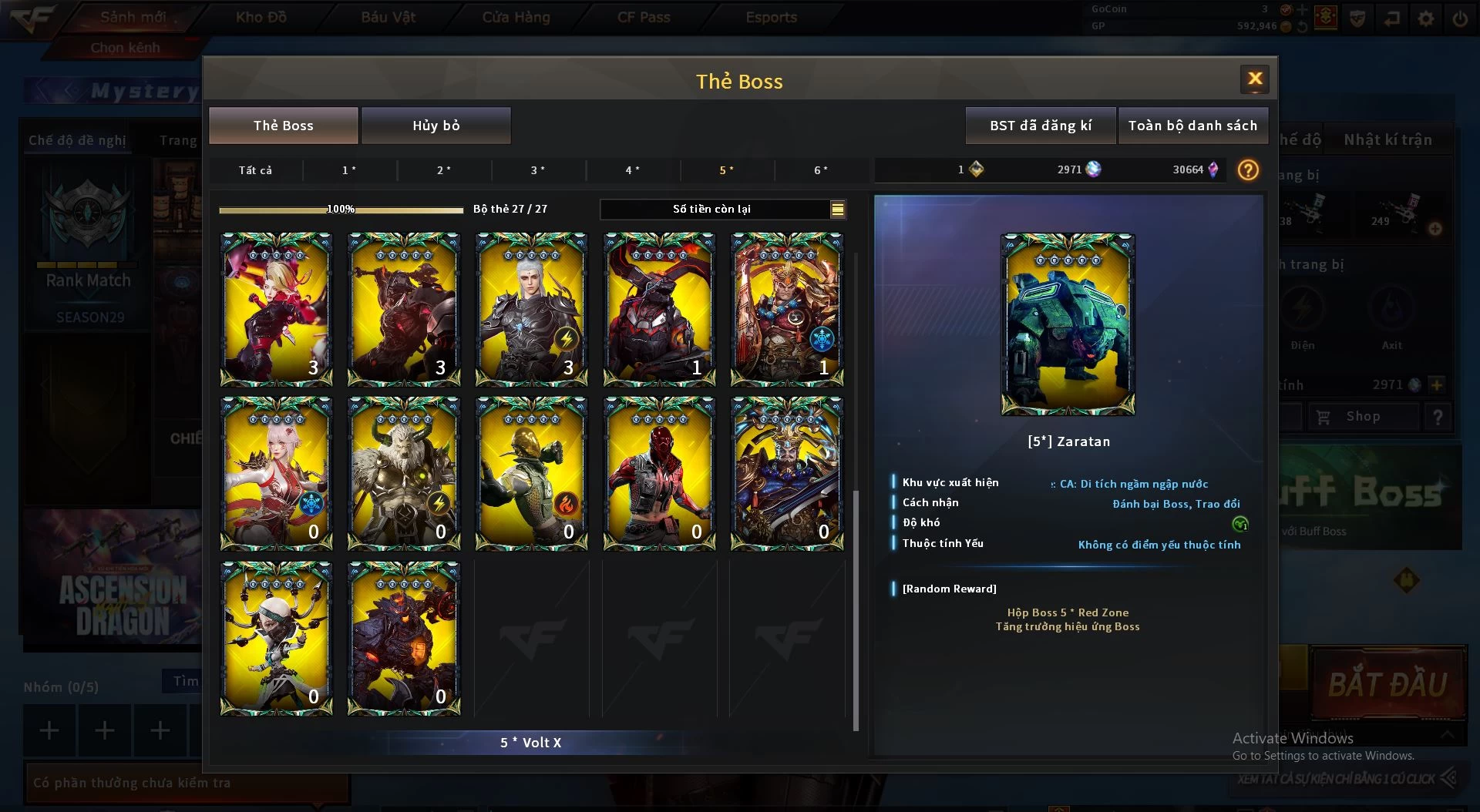The width and height of the screenshot is (1480, 812).
Task: Click the orange question mark help icon
Action: [x=1248, y=170]
